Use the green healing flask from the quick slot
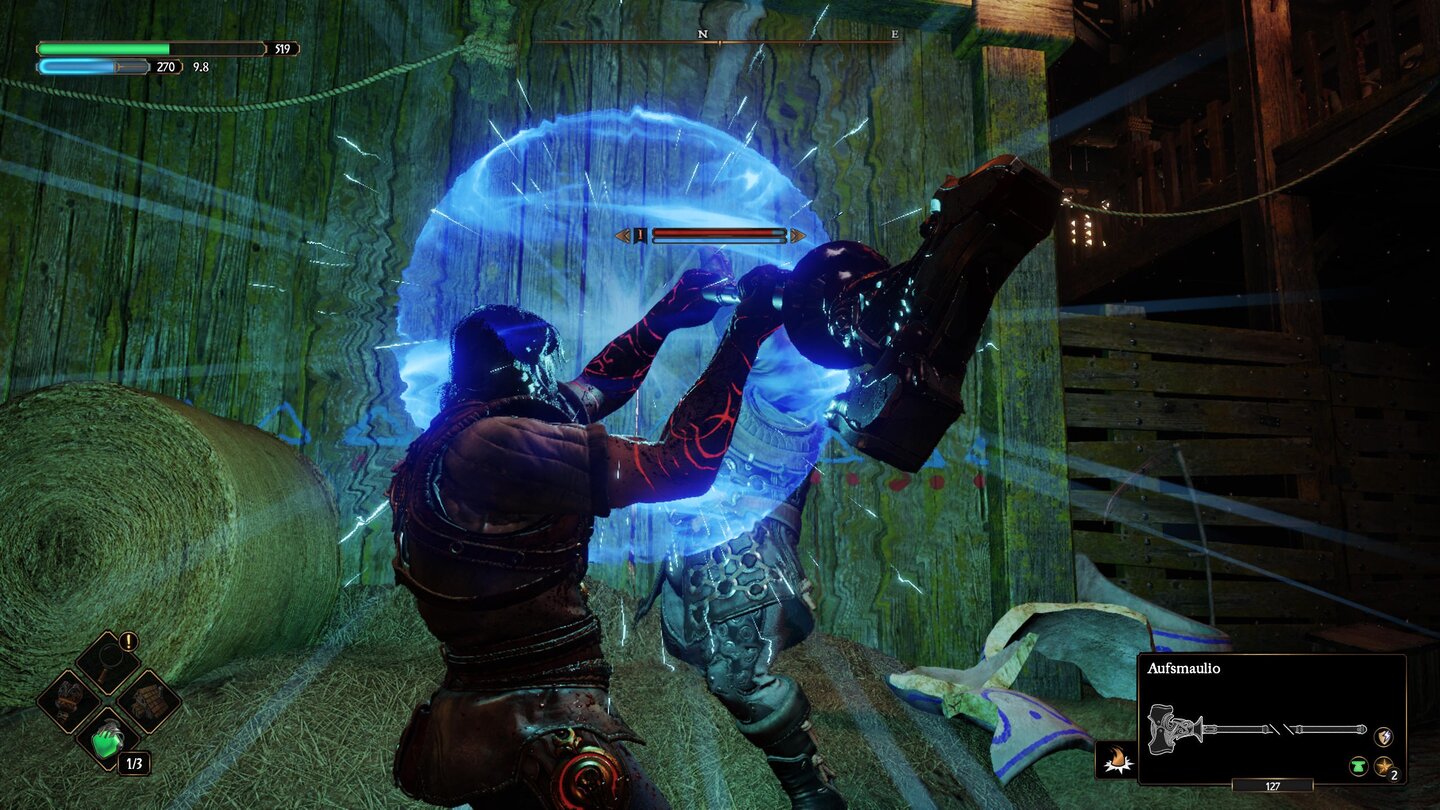 pos(109,740)
